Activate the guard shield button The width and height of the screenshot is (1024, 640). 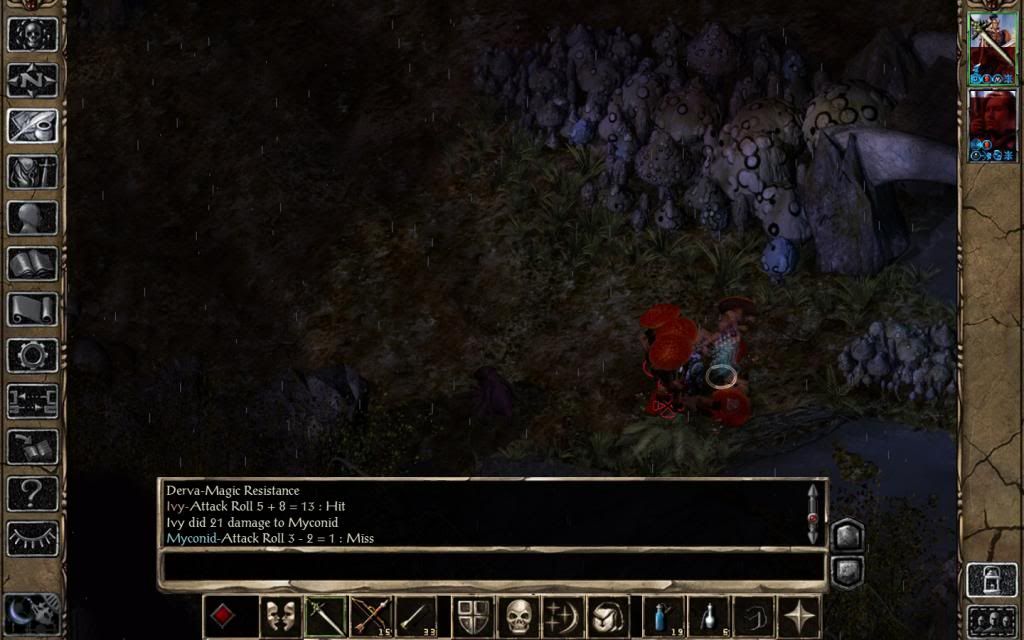click(x=472, y=617)
